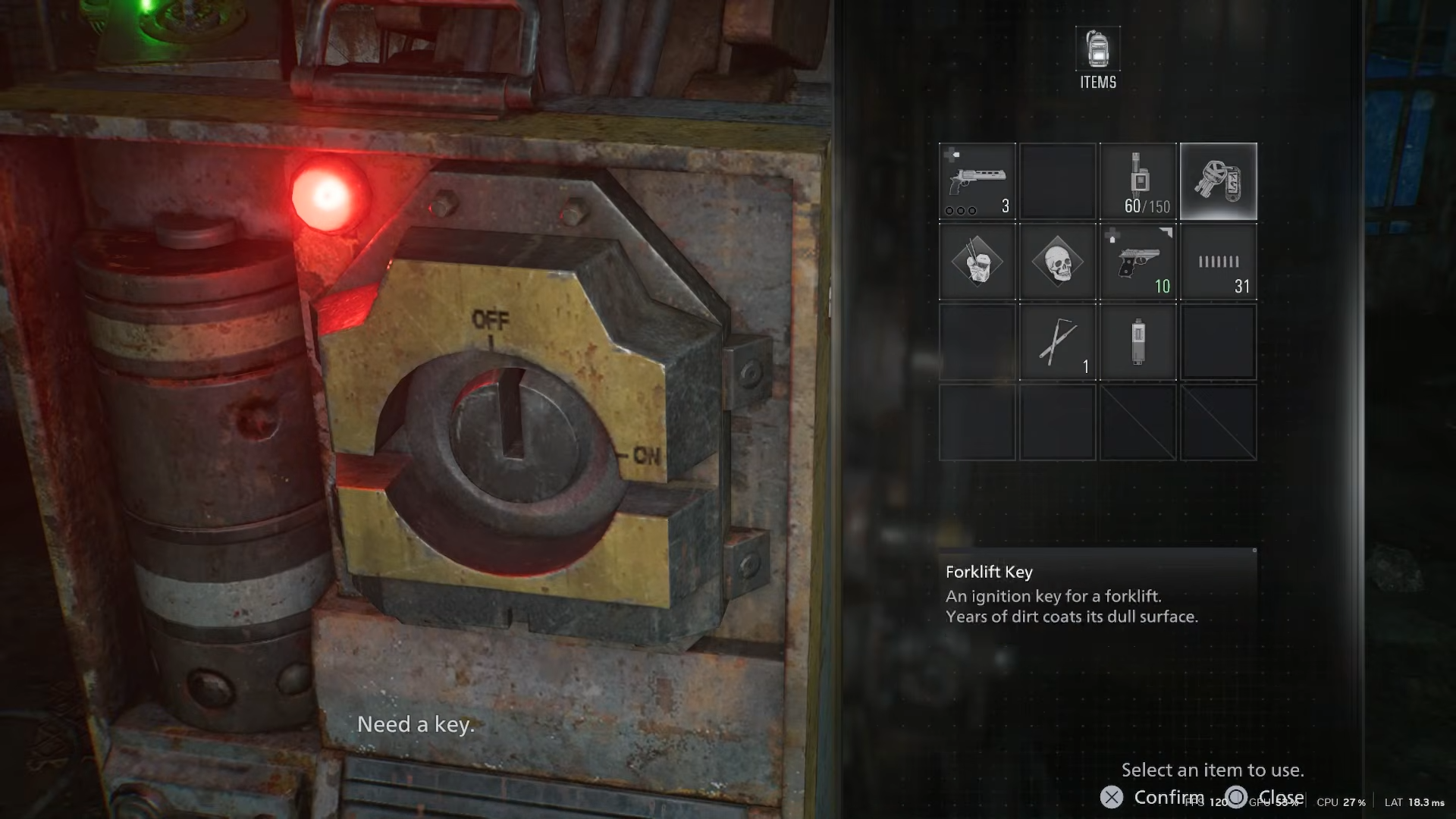
Task: Select the revolver weapon slot
Action: (x=977, y=181)
